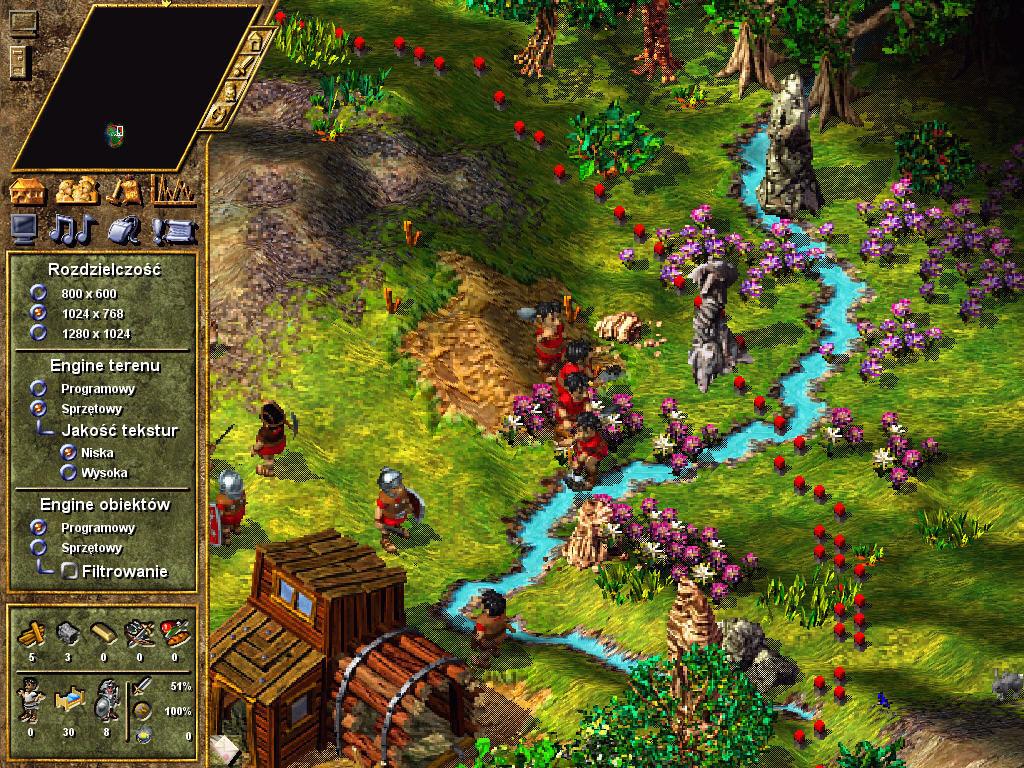Open the goods sack menu icon

(x=123, y=190)
